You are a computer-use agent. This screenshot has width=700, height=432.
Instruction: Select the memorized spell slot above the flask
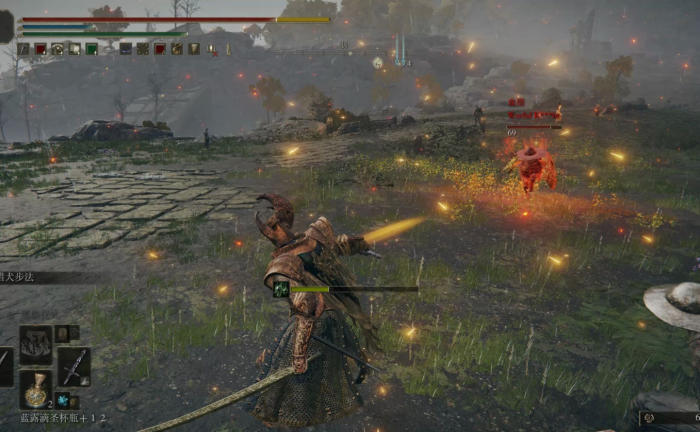pos(36,344)
